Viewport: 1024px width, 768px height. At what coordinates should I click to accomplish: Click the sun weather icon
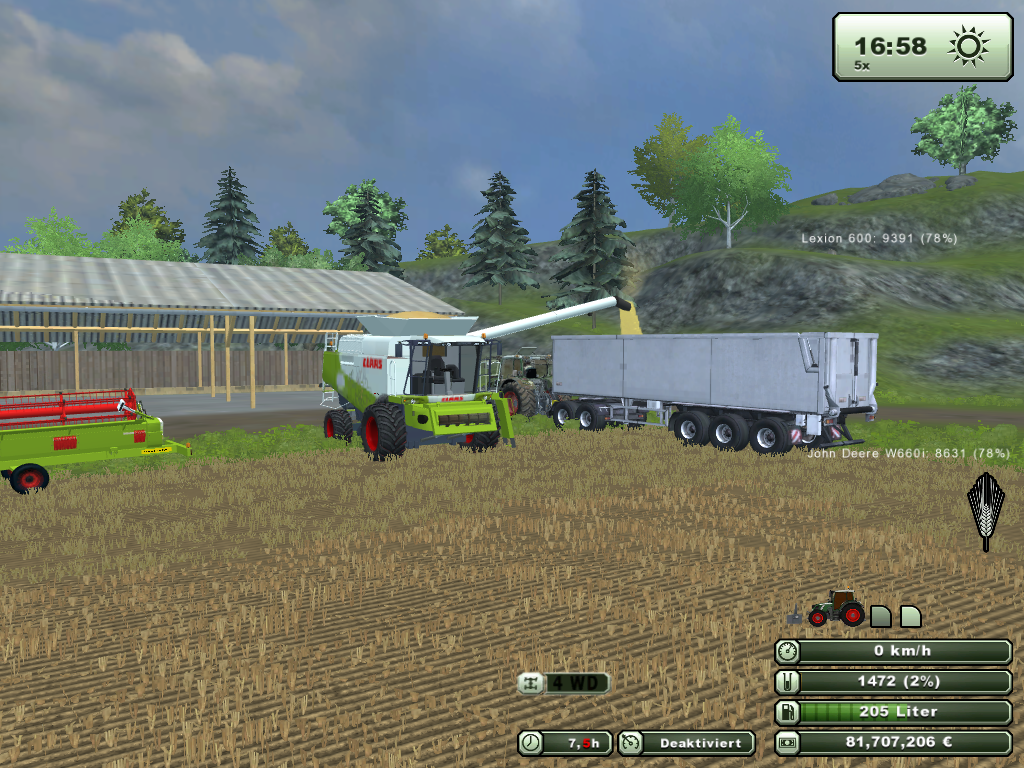(x=968, y=46)
